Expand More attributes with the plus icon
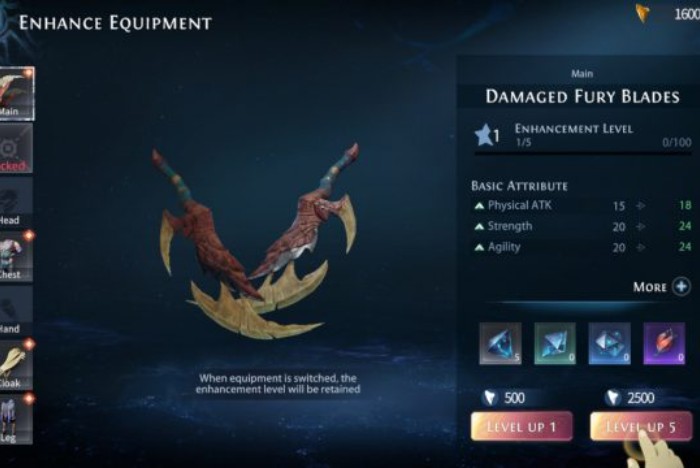Viewport: 700px width, 468px height. (681, 287)
